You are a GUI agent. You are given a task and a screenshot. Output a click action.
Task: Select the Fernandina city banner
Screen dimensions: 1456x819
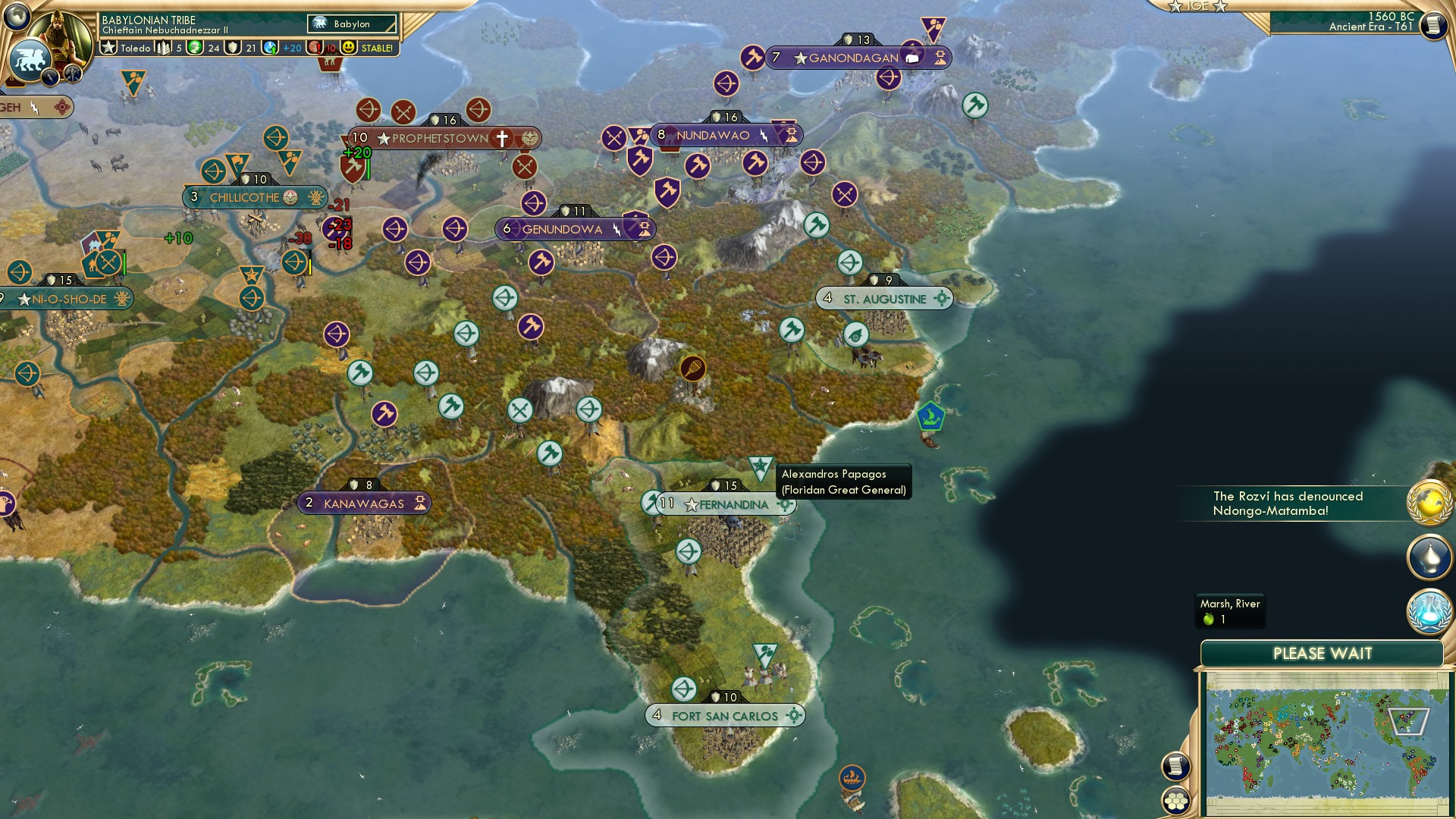(x=726, y=504)
